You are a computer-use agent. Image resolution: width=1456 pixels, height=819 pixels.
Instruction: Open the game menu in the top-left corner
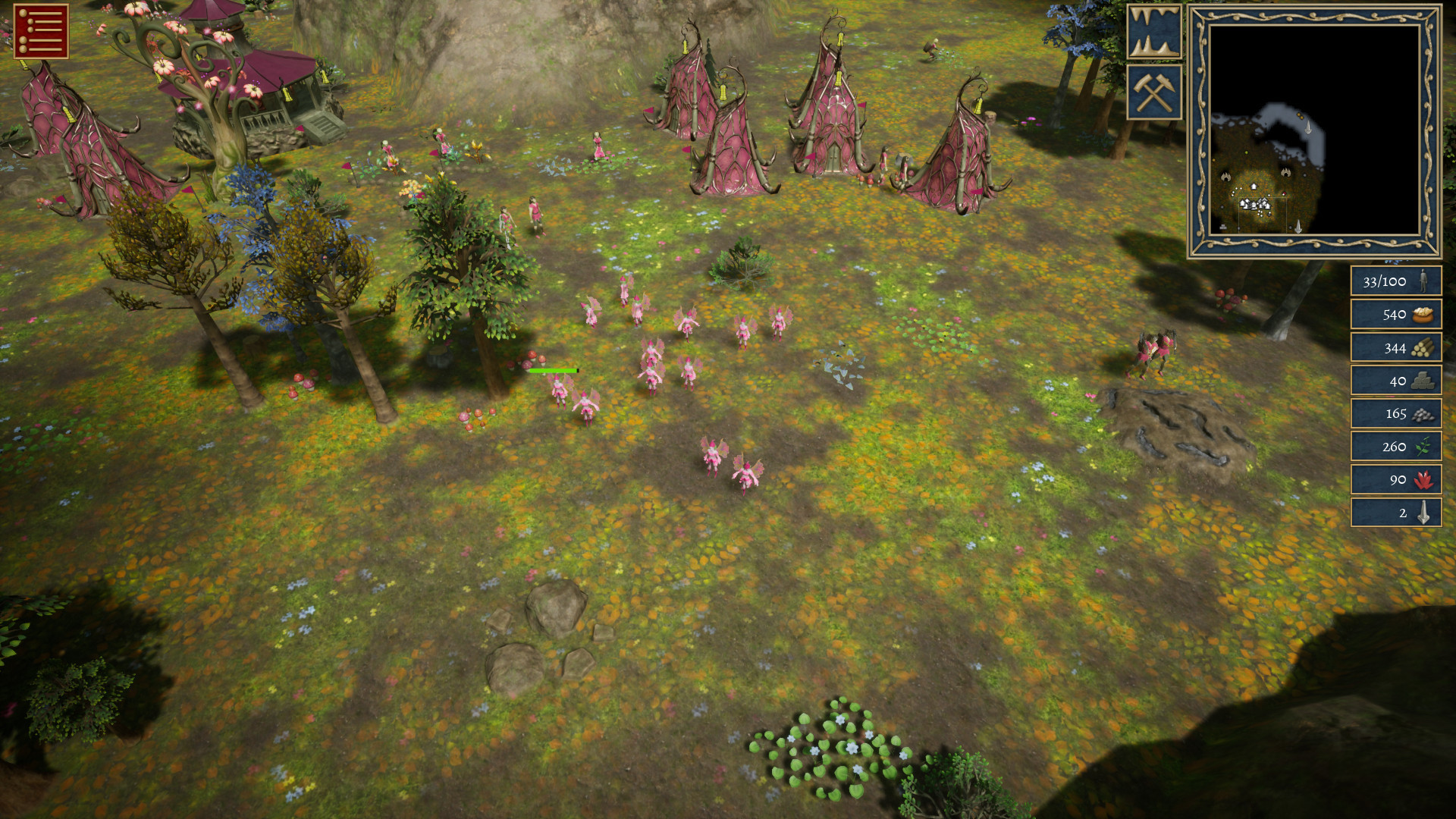point(39,33)
